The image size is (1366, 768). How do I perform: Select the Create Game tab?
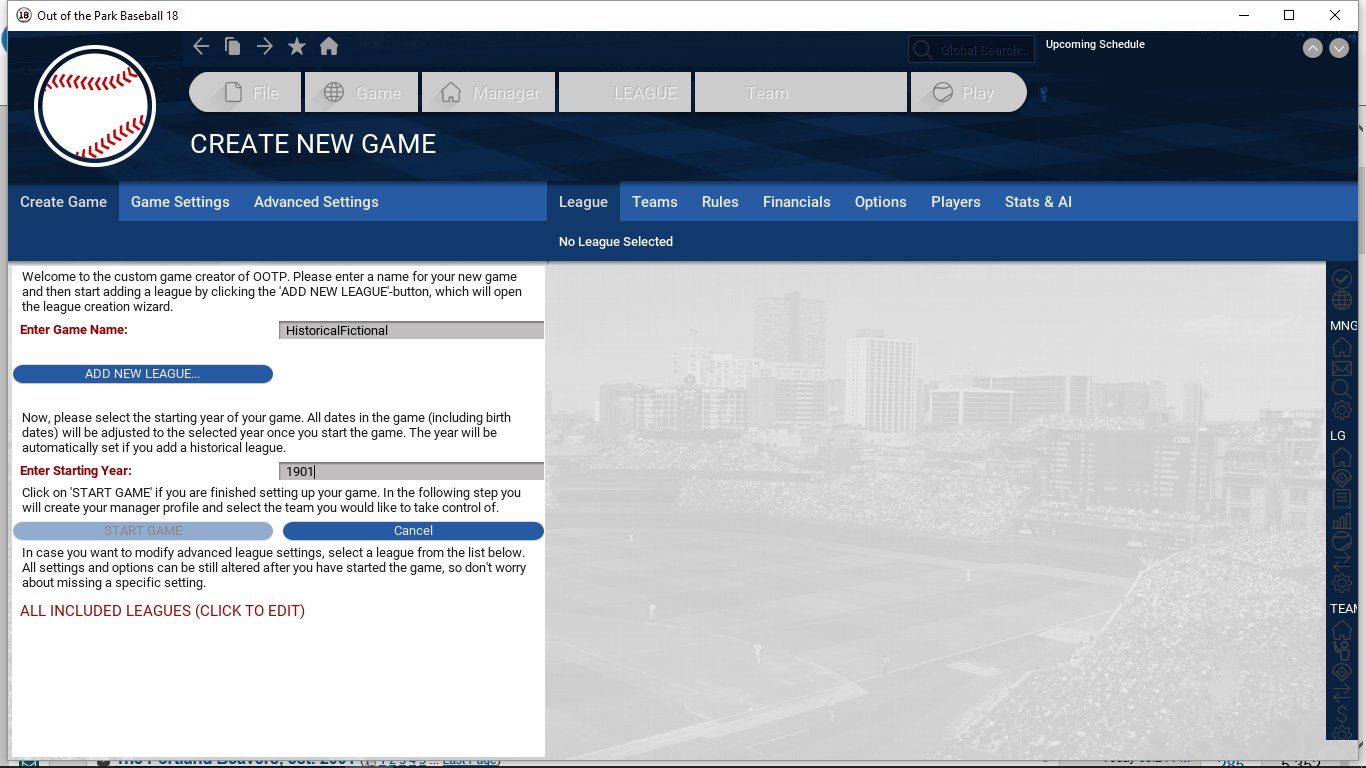(63, 202)
